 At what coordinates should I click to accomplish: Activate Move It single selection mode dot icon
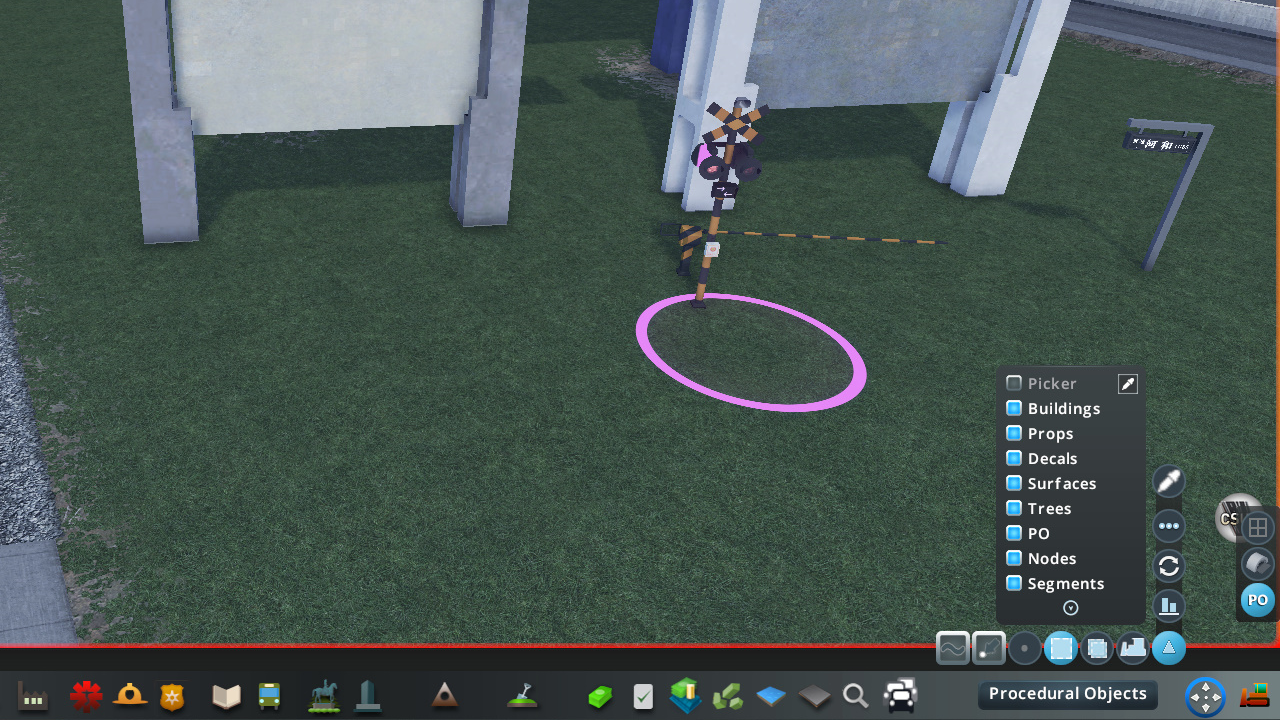(1025, 648)
